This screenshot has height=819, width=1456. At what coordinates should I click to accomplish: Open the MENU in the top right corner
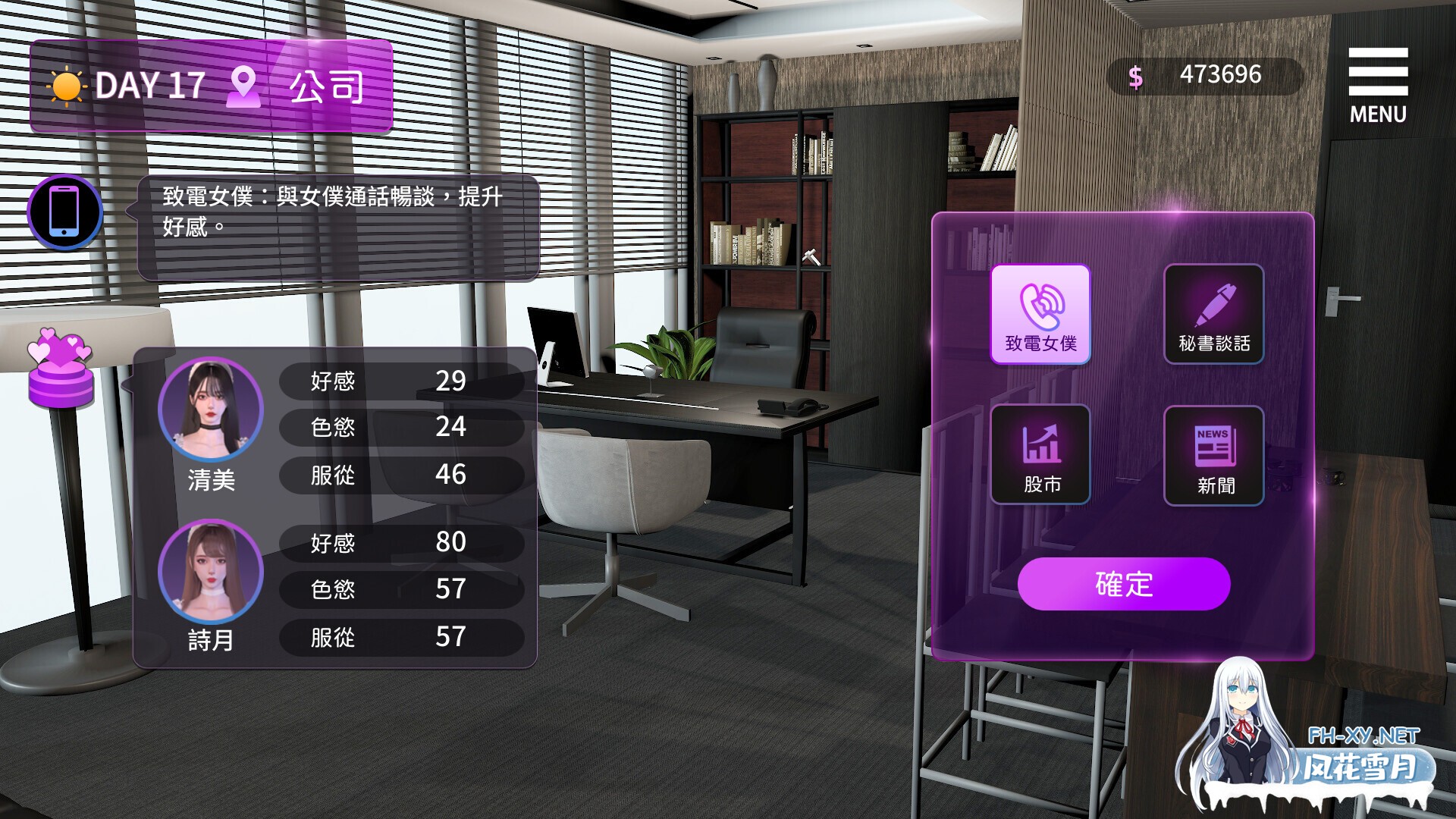[1377, 72]
